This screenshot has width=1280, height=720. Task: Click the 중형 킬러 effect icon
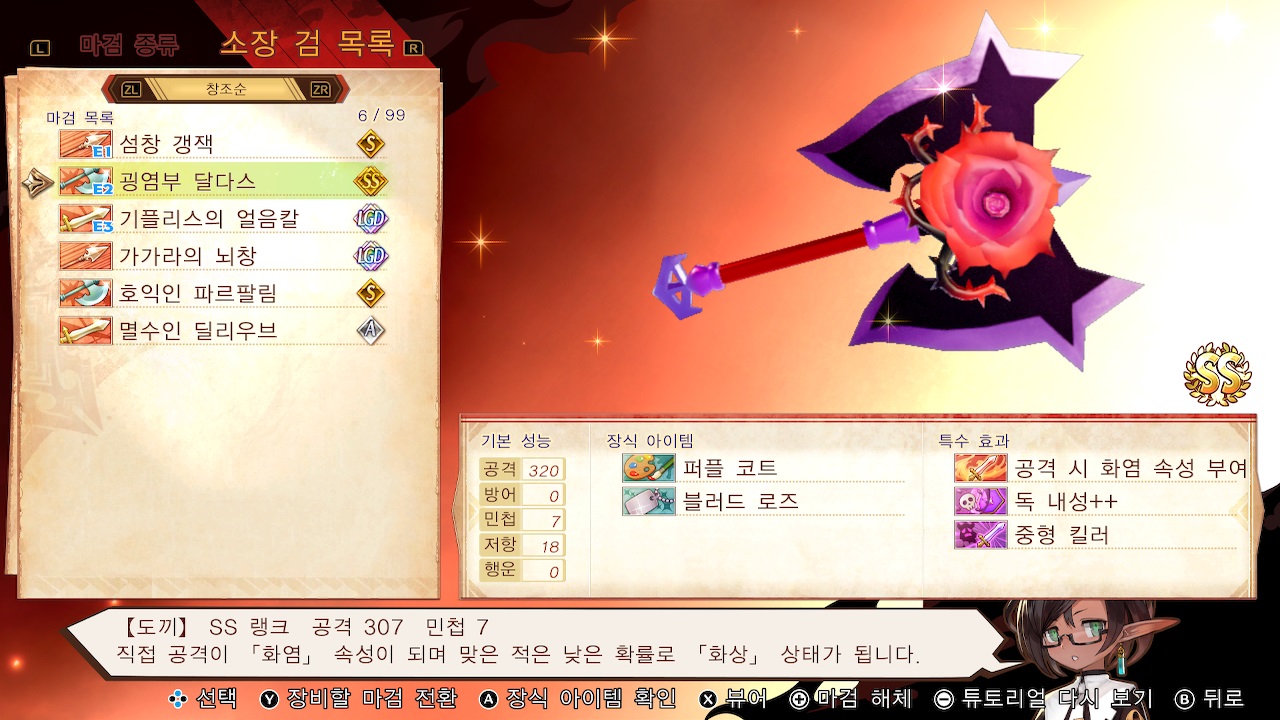pos(981,534)
